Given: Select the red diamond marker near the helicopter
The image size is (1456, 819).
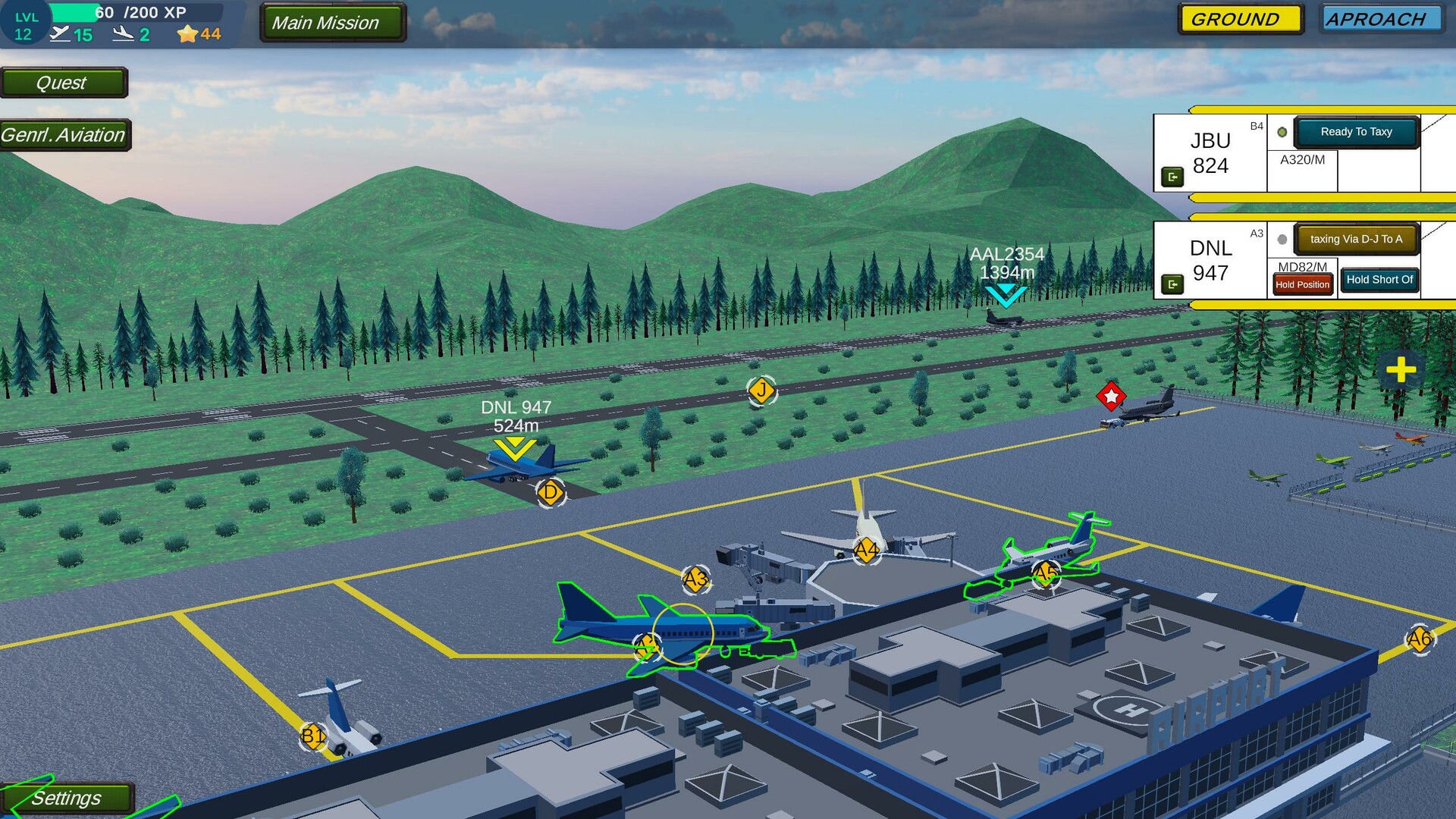Looking at the screenshot, I should click(1110, 394).
